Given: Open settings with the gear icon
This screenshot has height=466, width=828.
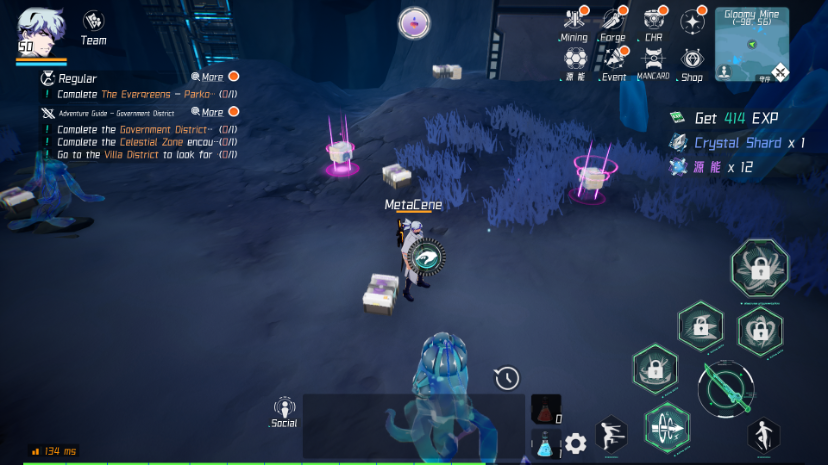Looking at the screenshot, I should click(575, 443).
